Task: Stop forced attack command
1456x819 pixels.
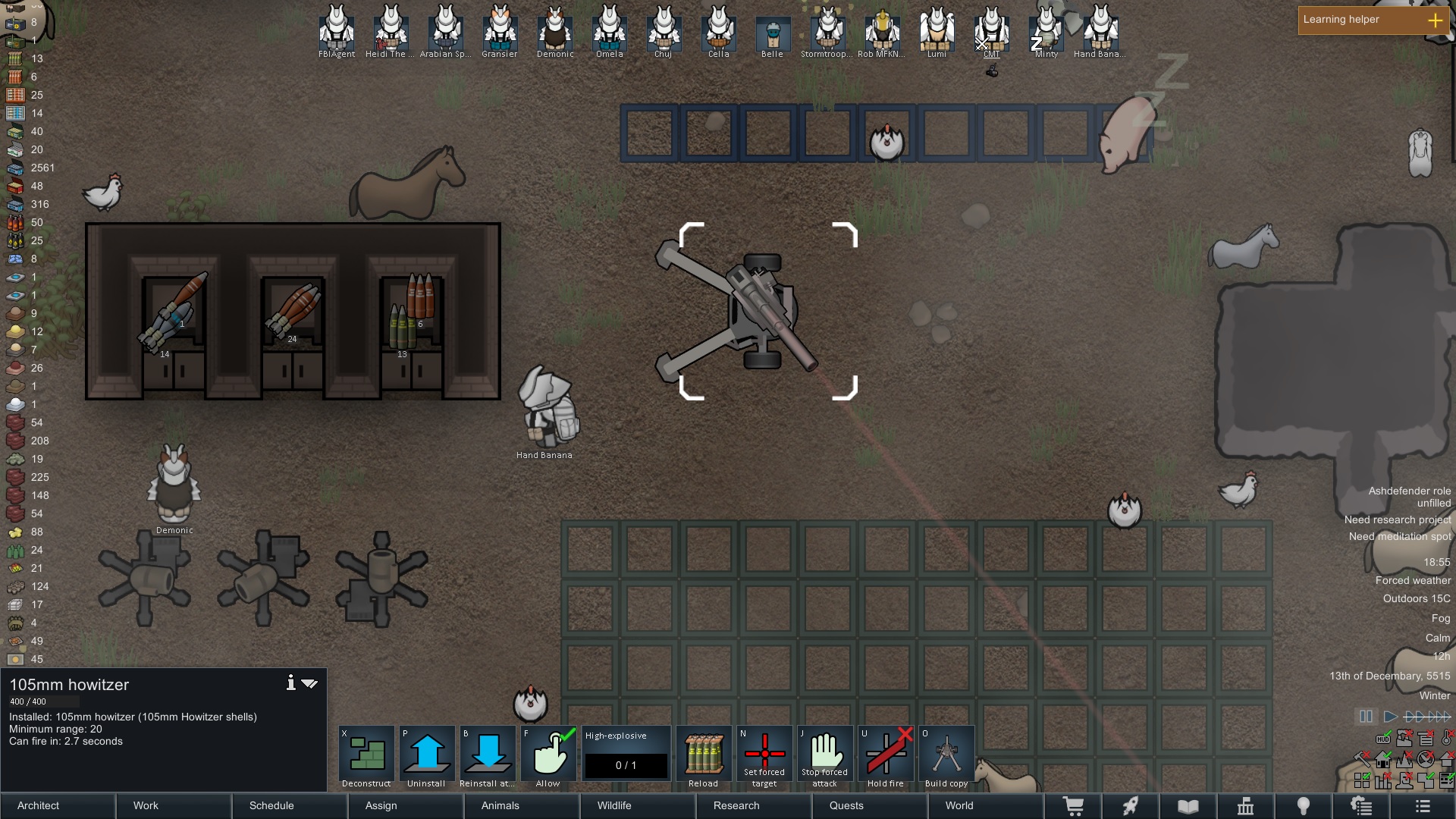Action: pyautogui.click(x=825, y=757)
